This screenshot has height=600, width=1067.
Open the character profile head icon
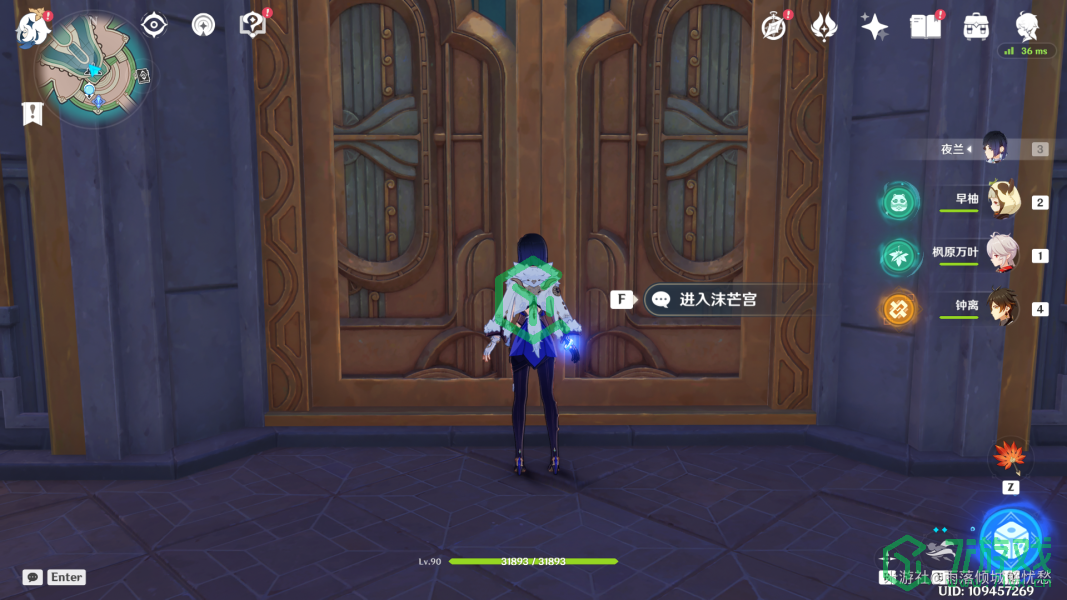coord(1027,26)
